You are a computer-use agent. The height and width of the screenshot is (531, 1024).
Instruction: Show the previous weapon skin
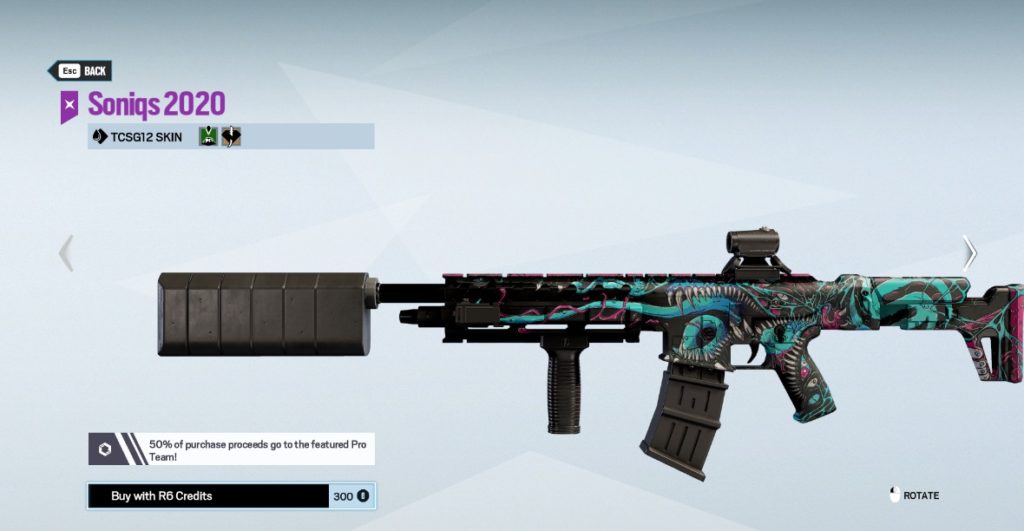point(66,253)
